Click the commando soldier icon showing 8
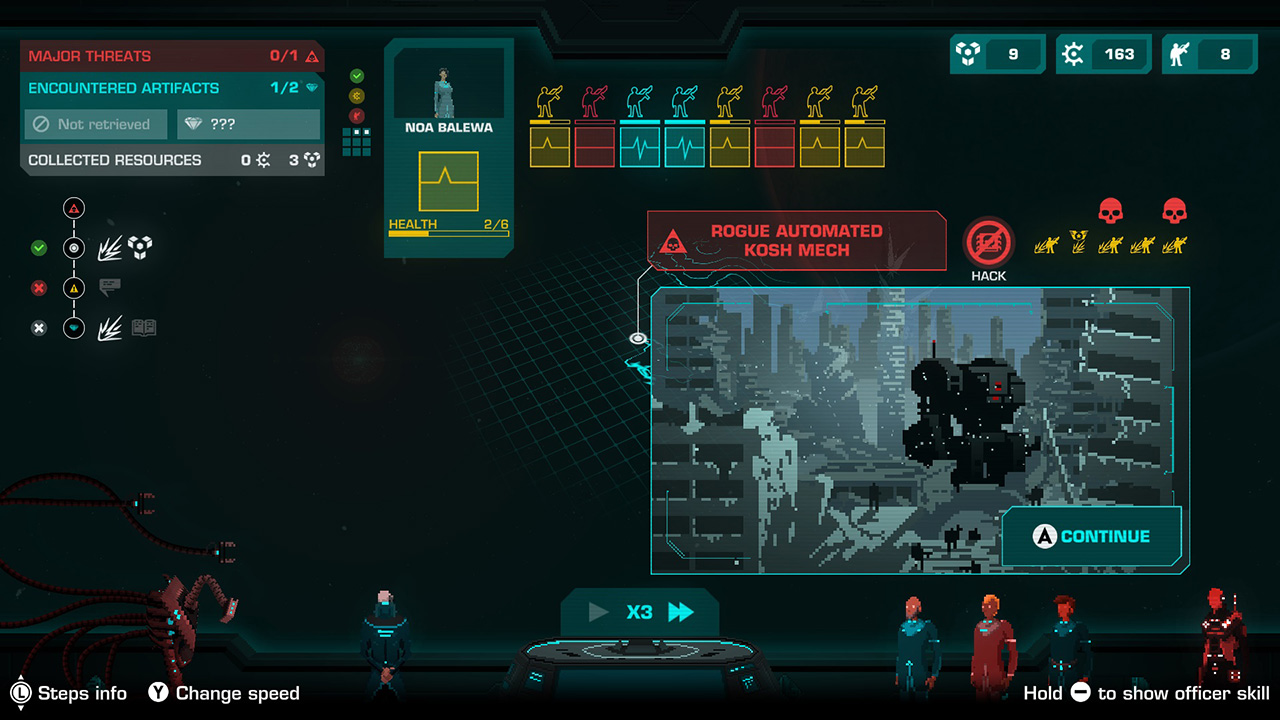The height and width of the screenshot is (720, 1280). click(x=1179, y=54)
